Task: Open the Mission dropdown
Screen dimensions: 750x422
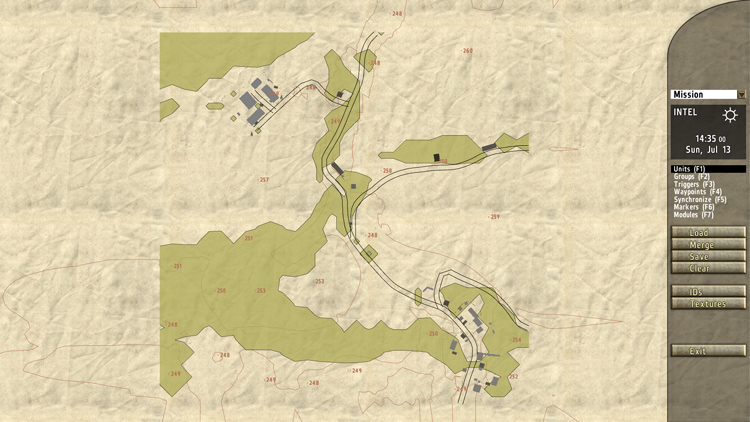Action: 708,95
